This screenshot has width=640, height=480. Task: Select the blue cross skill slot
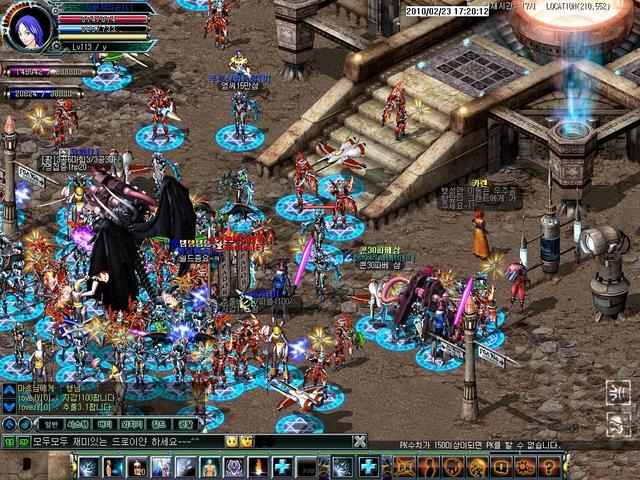(282, 467)
